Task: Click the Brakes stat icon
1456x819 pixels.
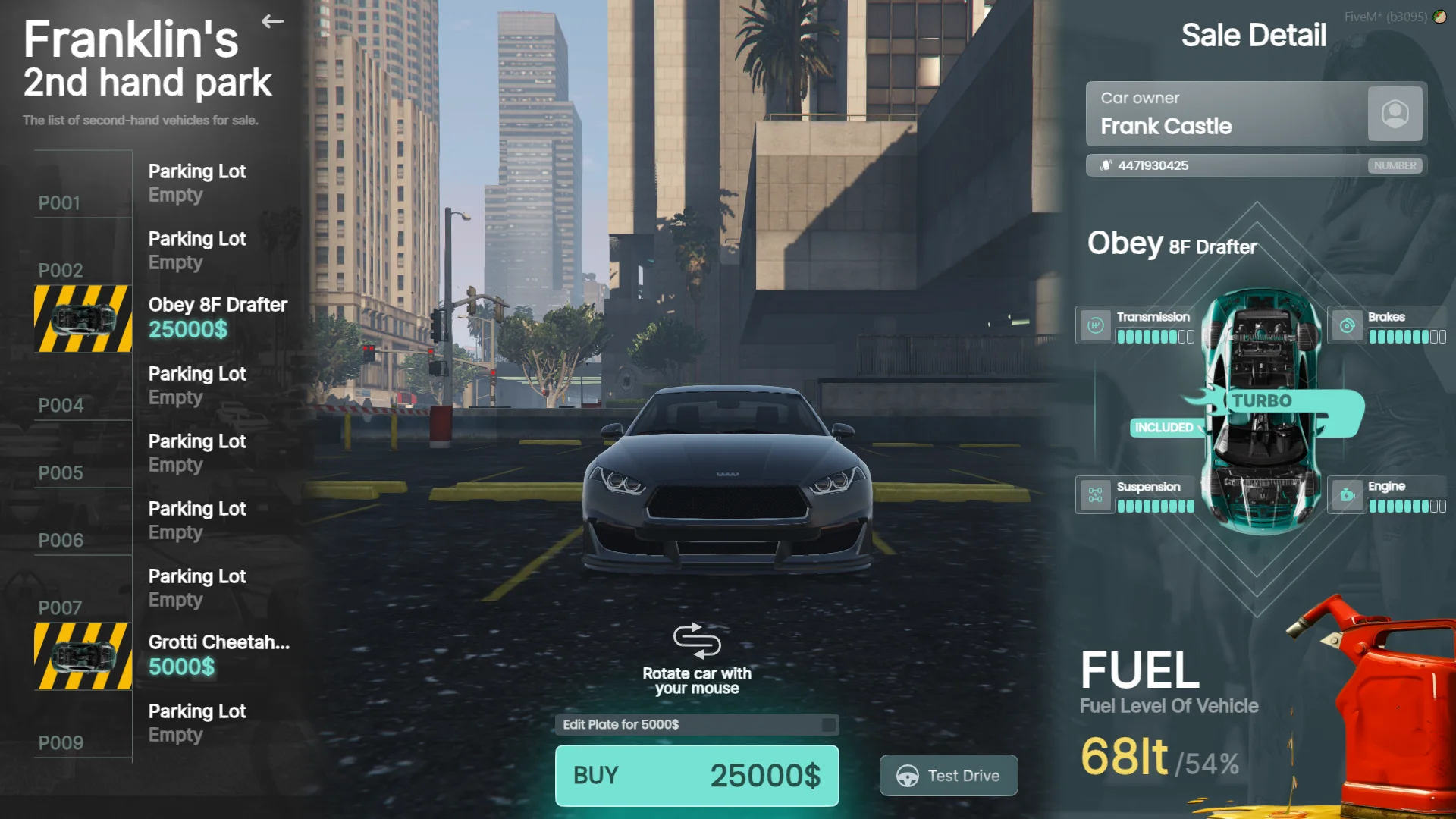Action: pyautogui.click(x=1347, y=325)
